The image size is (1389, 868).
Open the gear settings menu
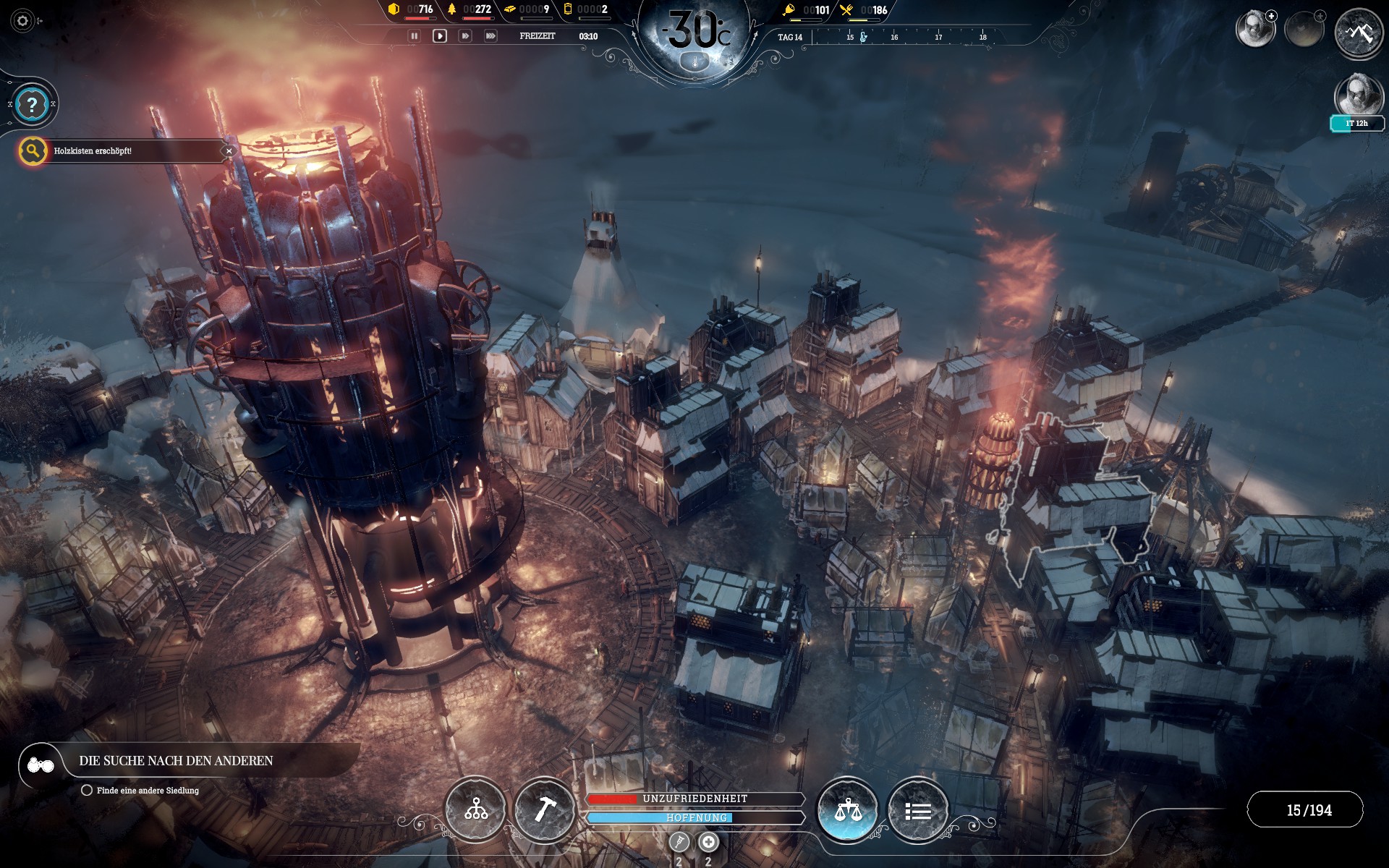pyautogui.click(x=22, y=21)
